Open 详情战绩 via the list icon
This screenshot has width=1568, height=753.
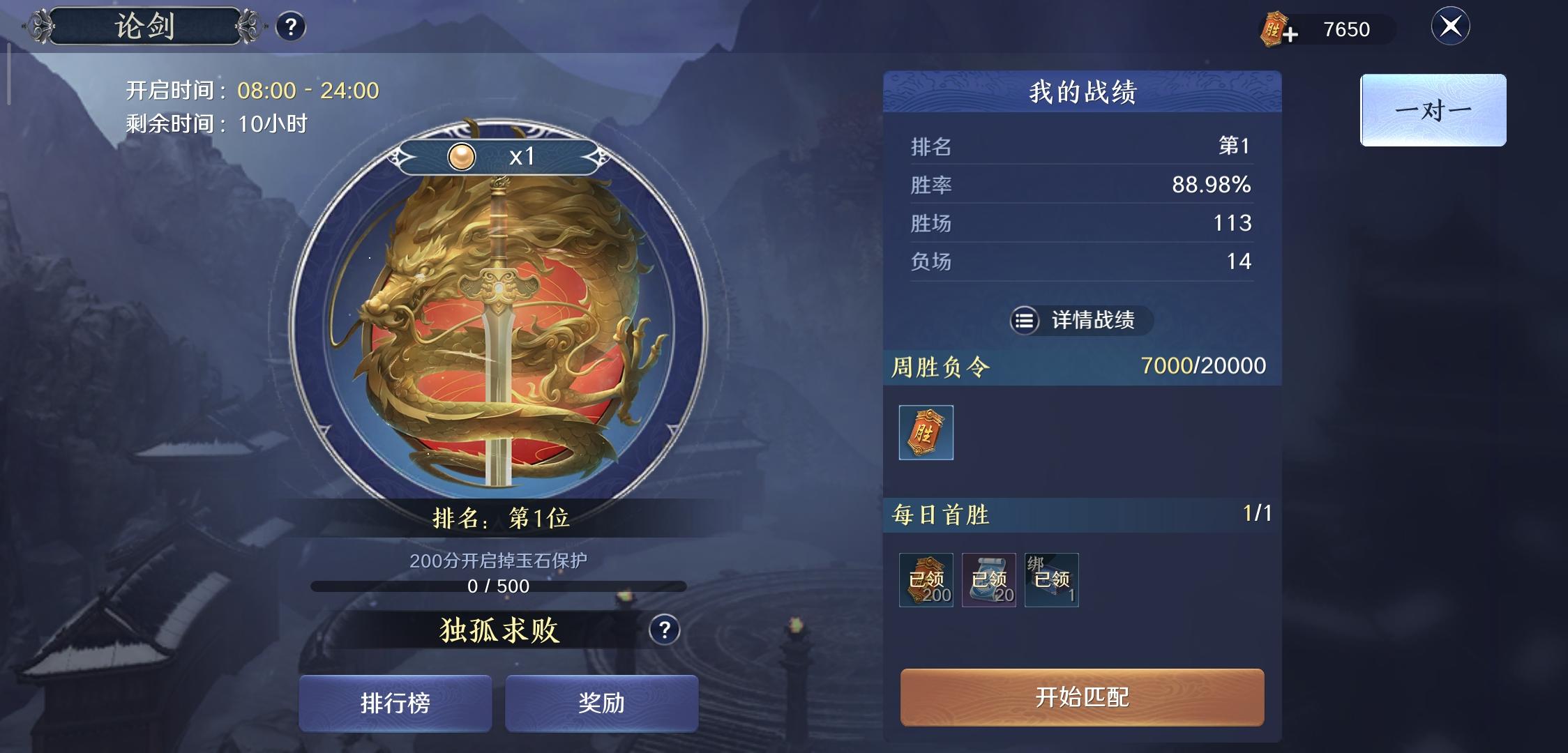pyautogui.click(x=1024, y=321)
